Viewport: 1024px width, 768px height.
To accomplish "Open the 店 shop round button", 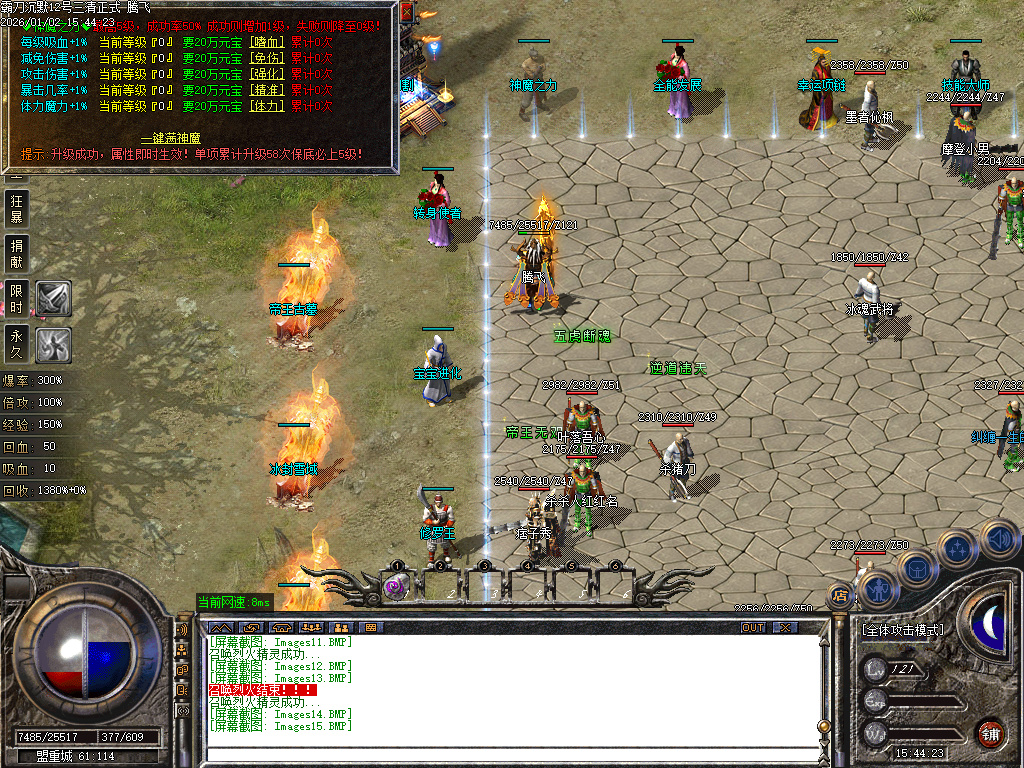I will [838, 597].
